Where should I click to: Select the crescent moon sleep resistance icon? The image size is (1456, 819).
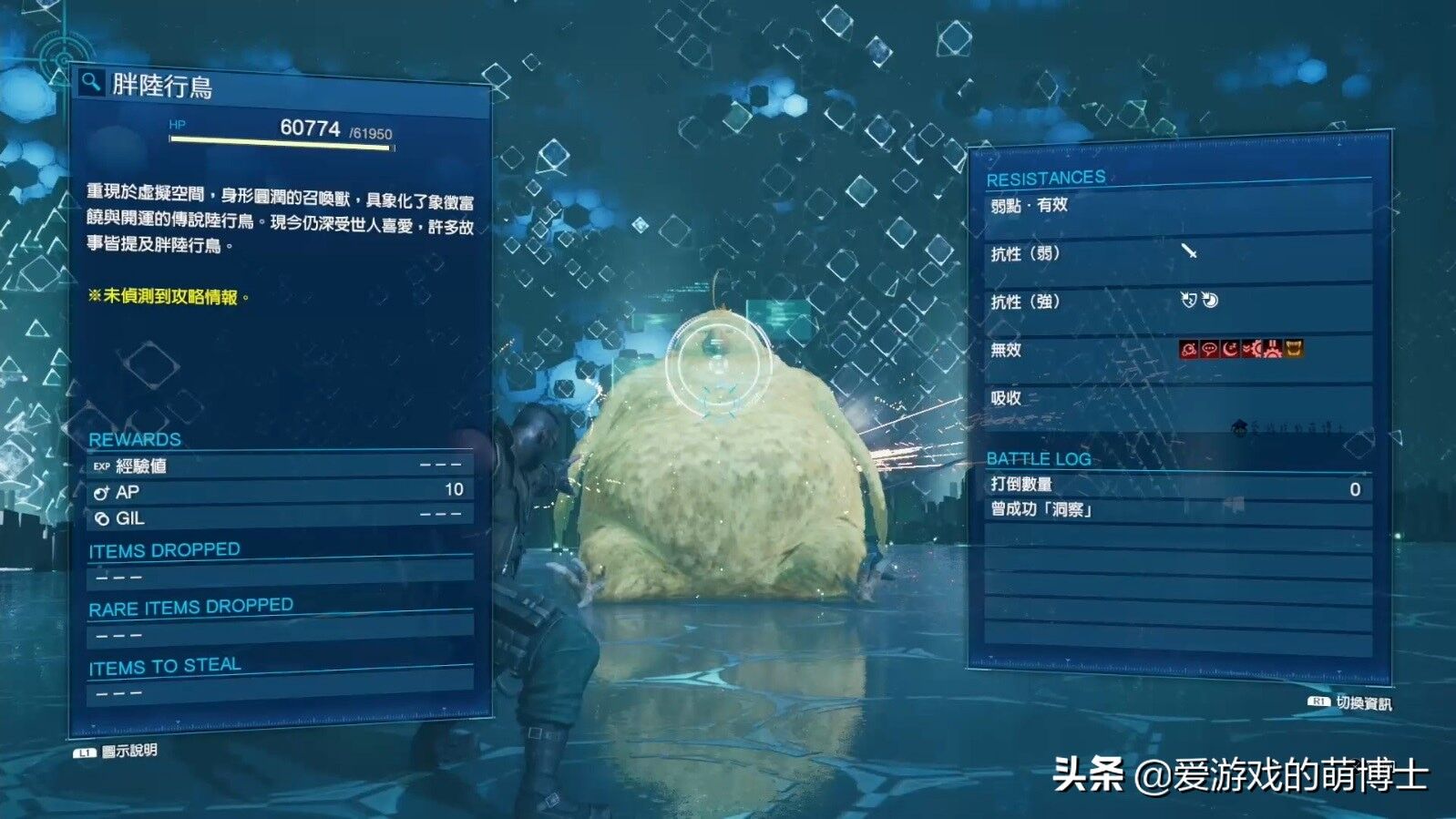(1228, 349)
